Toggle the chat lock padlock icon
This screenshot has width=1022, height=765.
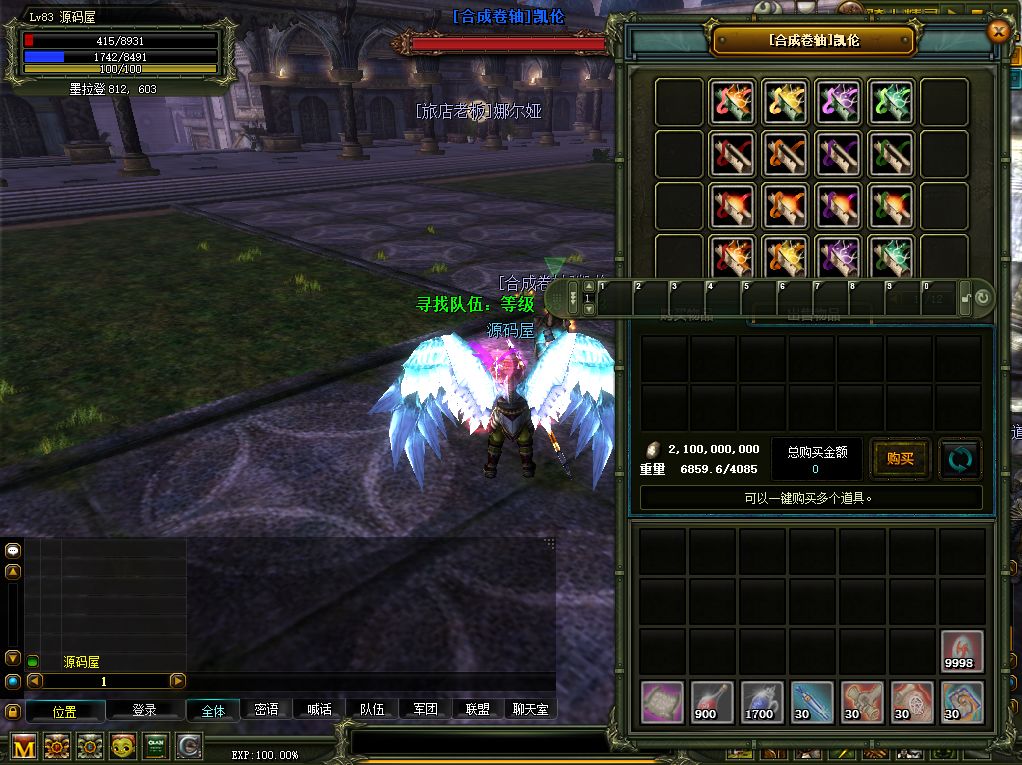click(x=13, y=712)
